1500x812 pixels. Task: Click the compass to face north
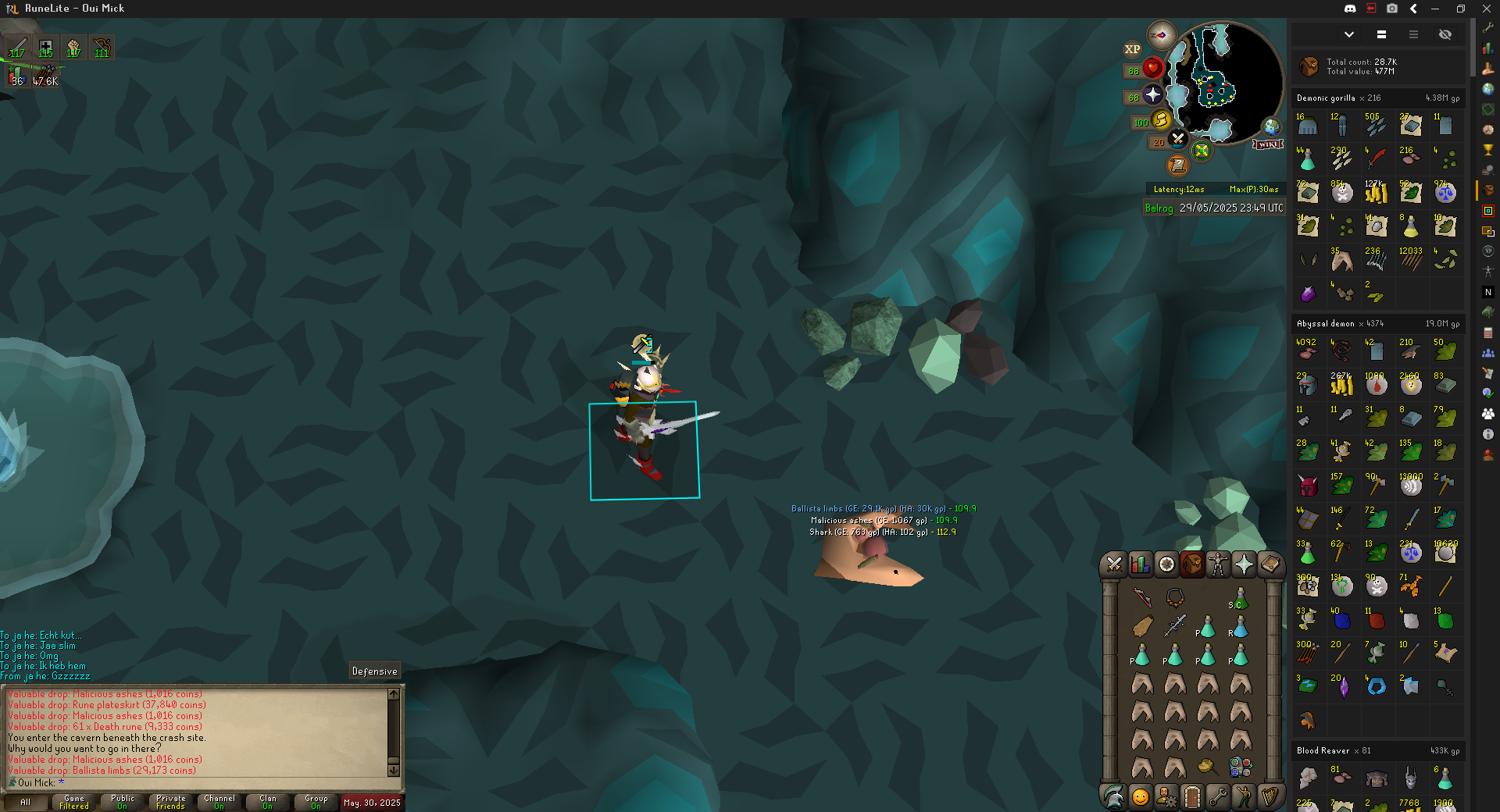click(x=1162, y=35)
